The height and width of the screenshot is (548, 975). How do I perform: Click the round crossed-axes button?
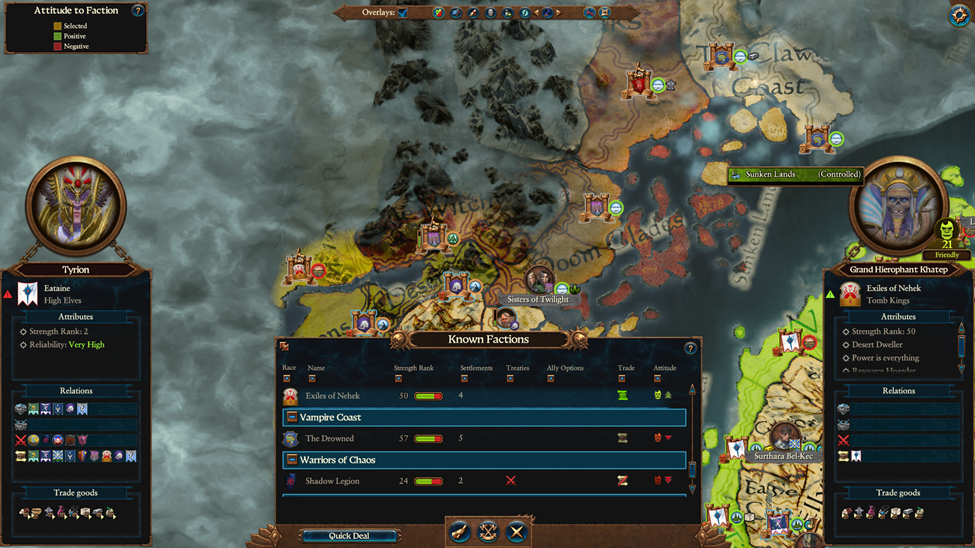pyautogui.click(x=488, y=532)
